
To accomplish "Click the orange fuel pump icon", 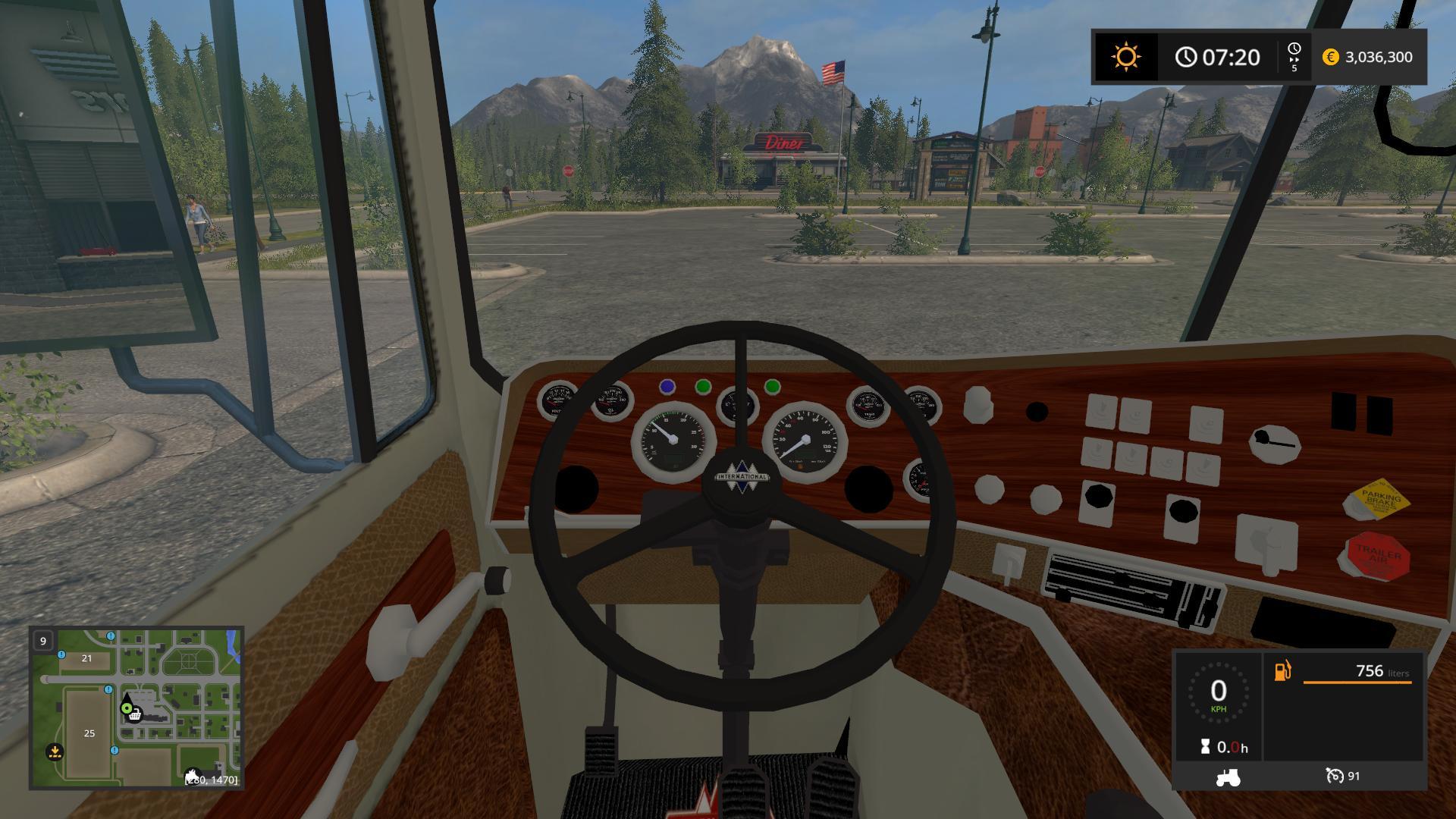I will 1282,671.
